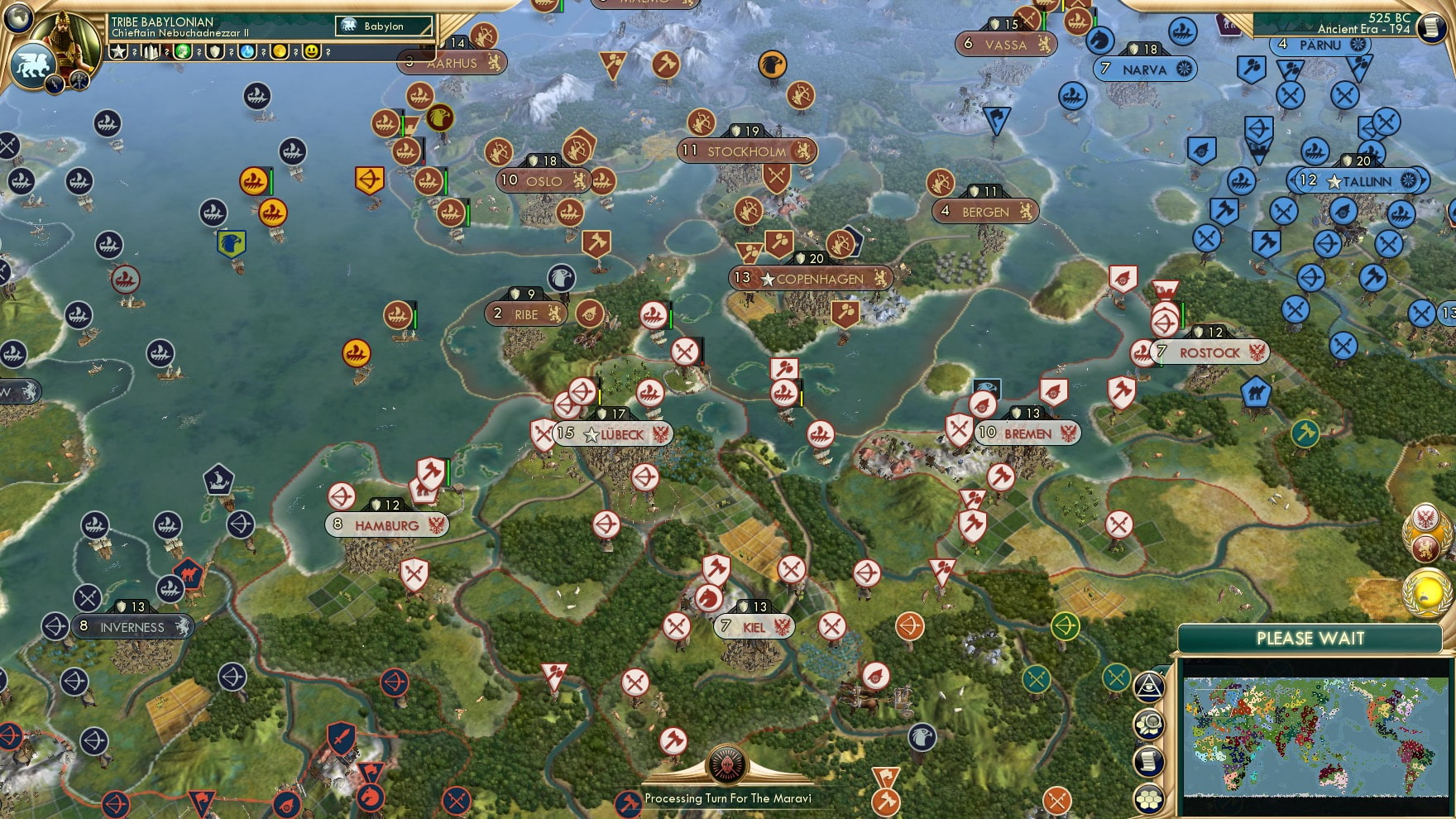The height and width of the screenshot is (819, 1456).
Task: Click the happiness smiley face icon
Action: (x=311, y=51)
